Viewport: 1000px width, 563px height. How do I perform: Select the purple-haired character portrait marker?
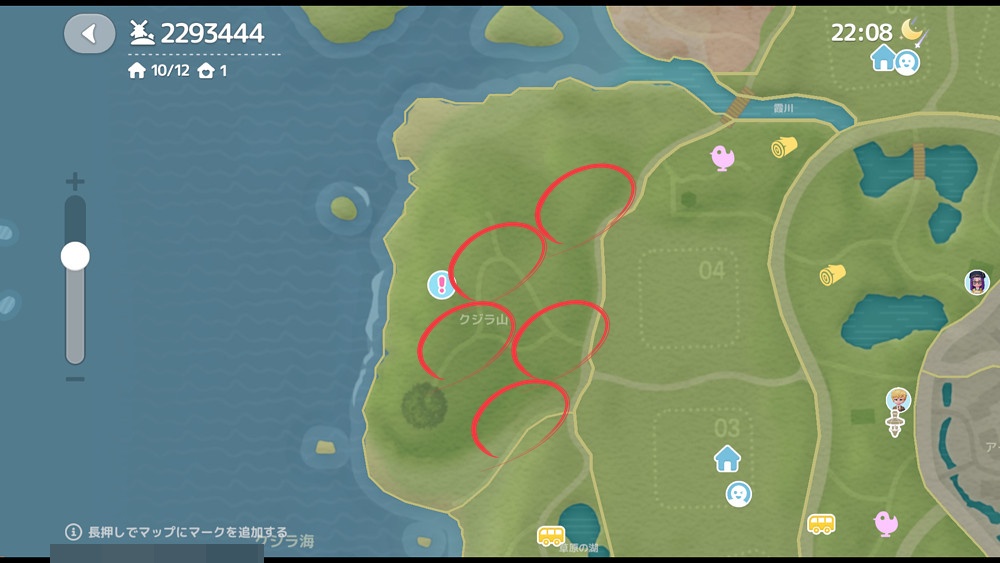coord(977,282)
